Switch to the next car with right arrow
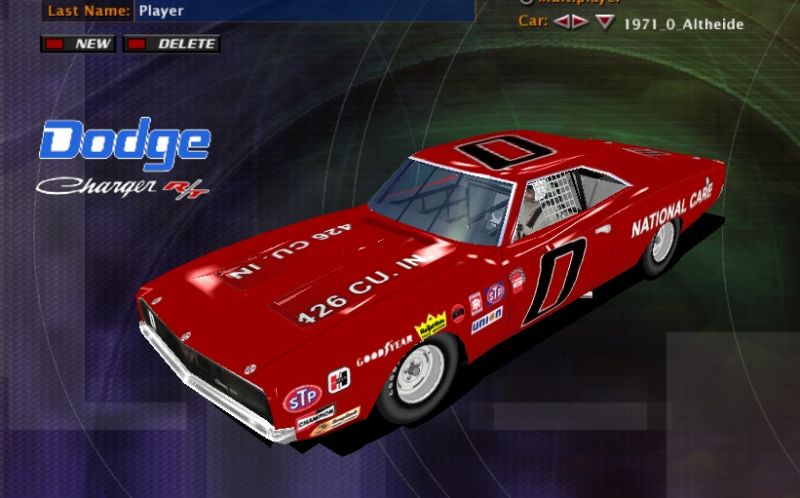Image resolution: width=800 pixels, height=498 pixels. coord(579,22)
